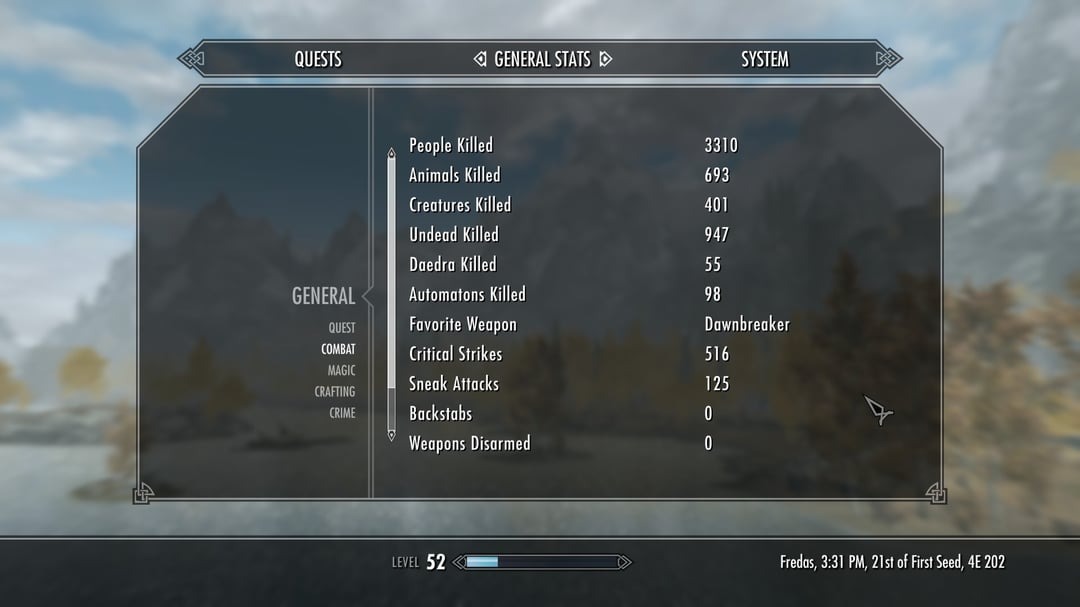Click the stats list scroll up arrow
Screen dimensions: 1080x607
(x=391, y=153)
